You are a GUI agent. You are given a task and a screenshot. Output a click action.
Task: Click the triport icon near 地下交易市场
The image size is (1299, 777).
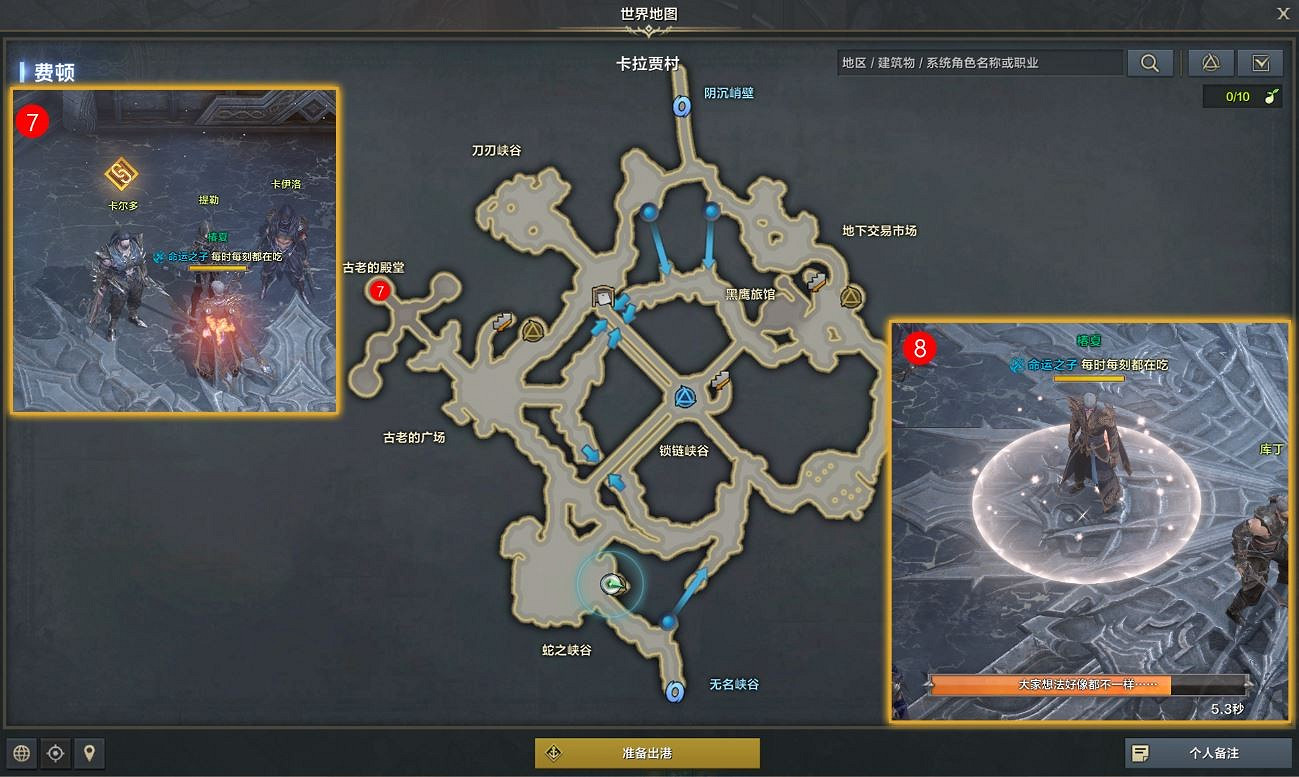tap(849, 296)
